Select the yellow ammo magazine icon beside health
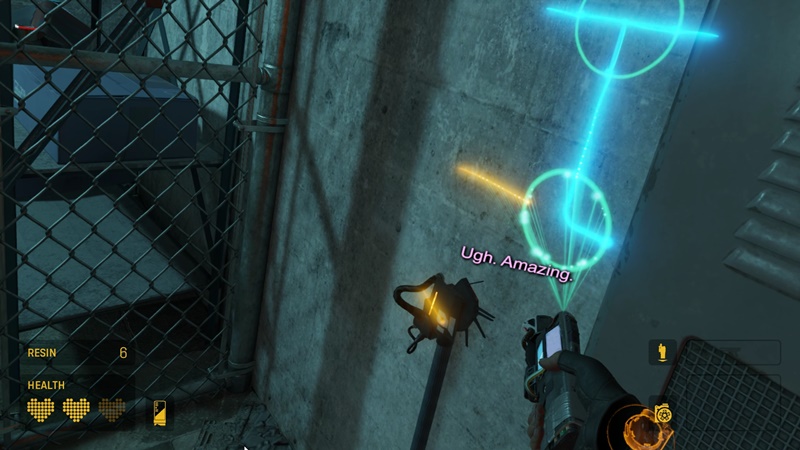 160,412
